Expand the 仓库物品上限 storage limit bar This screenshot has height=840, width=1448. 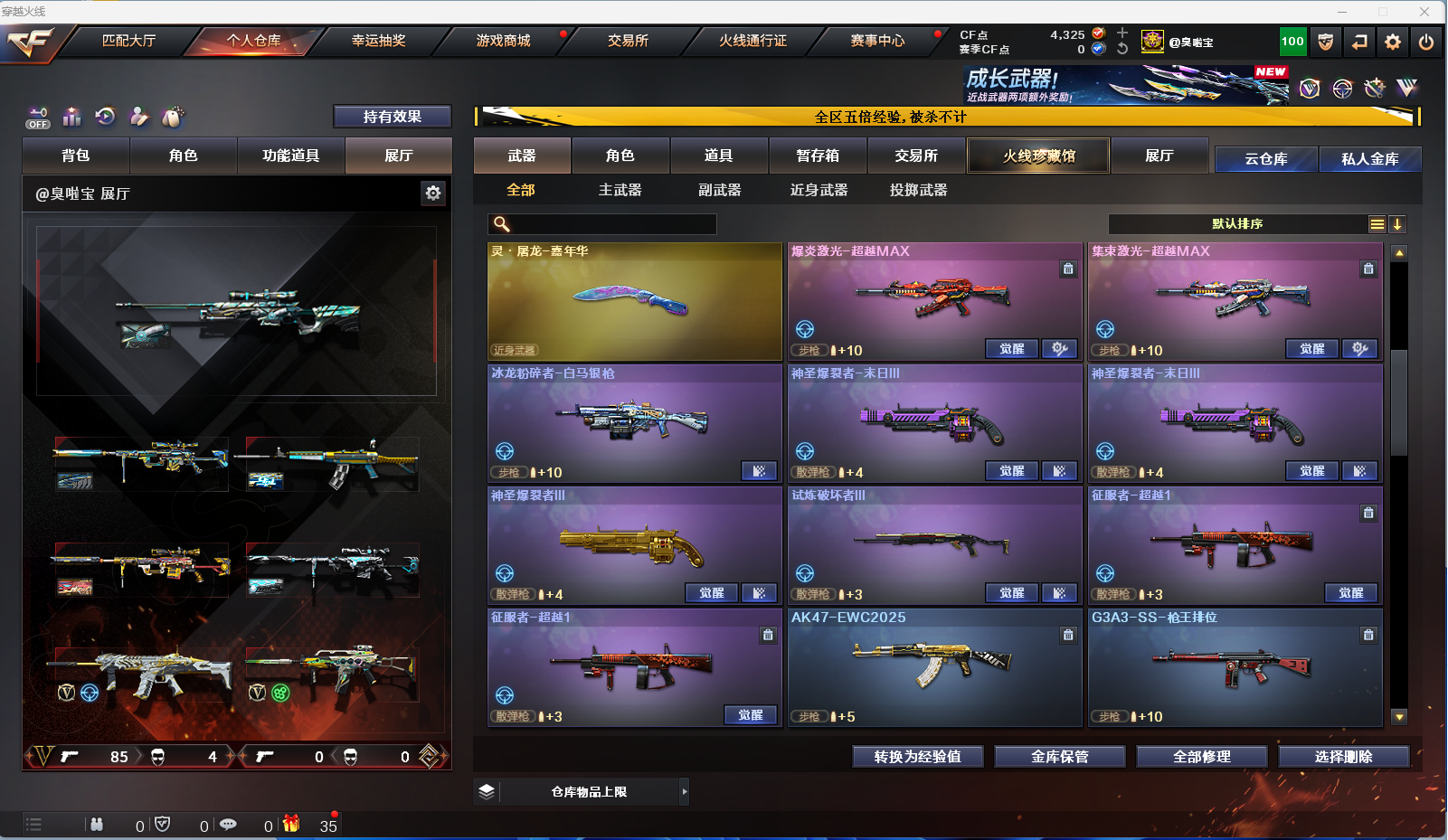tap(684, 792)
